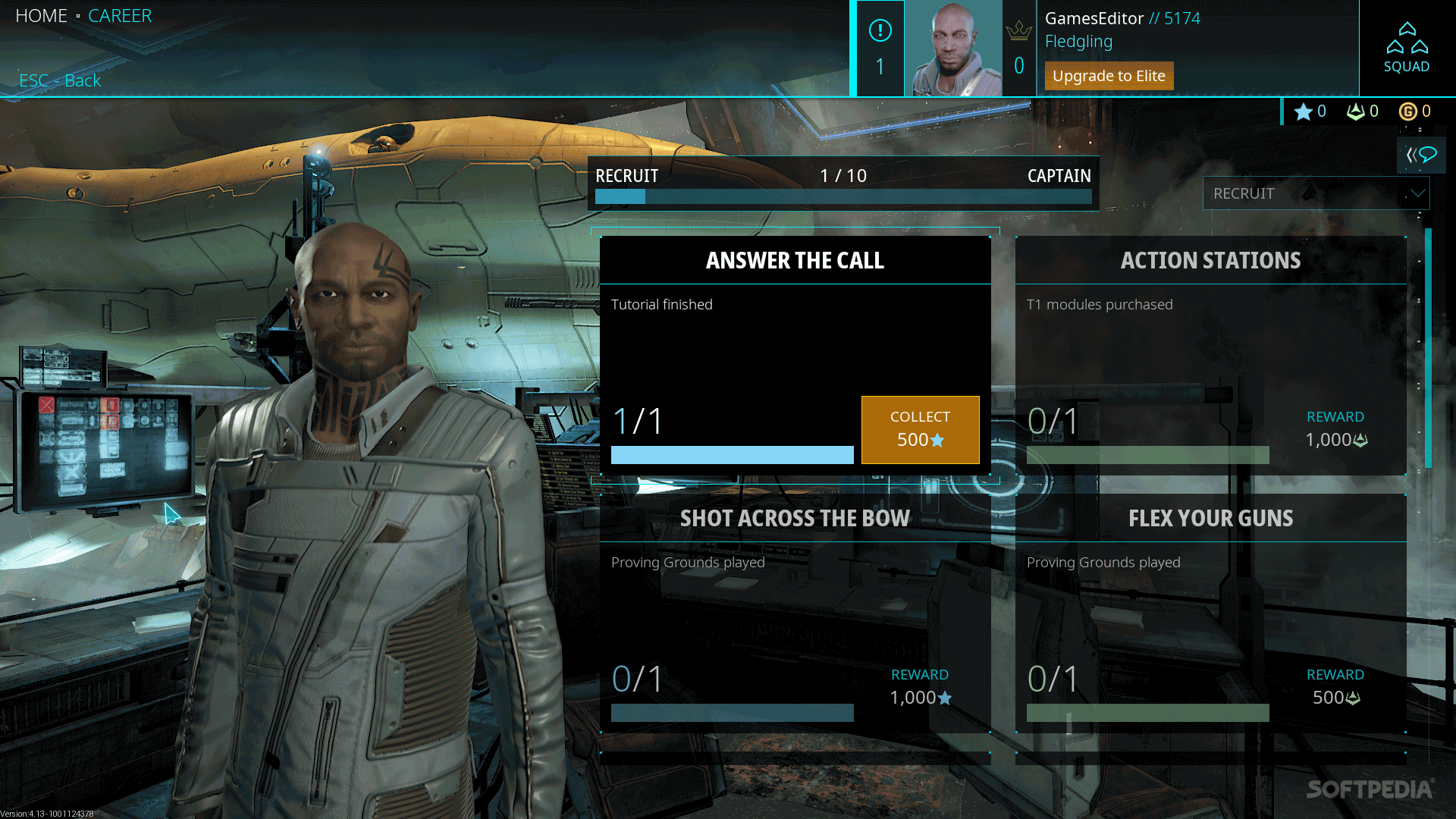Viewport: 1456px width, 819px height.
Task: Open the player portrait profile
Action: point(953,49)
